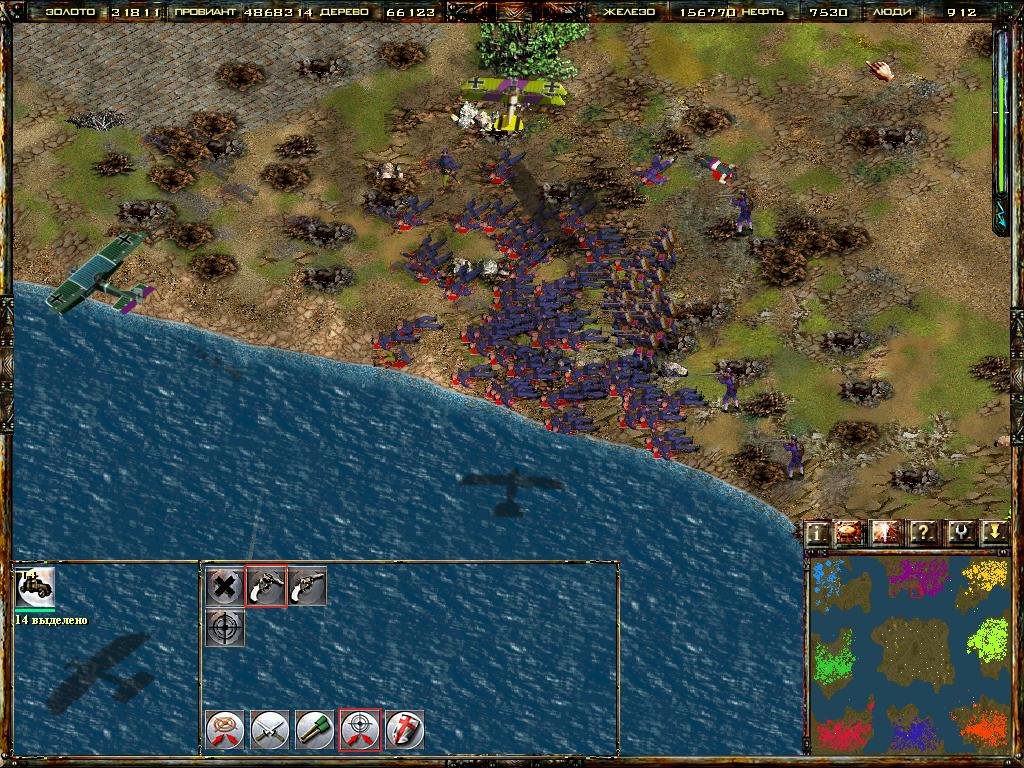Open the wrench settings button

point(959,533)
